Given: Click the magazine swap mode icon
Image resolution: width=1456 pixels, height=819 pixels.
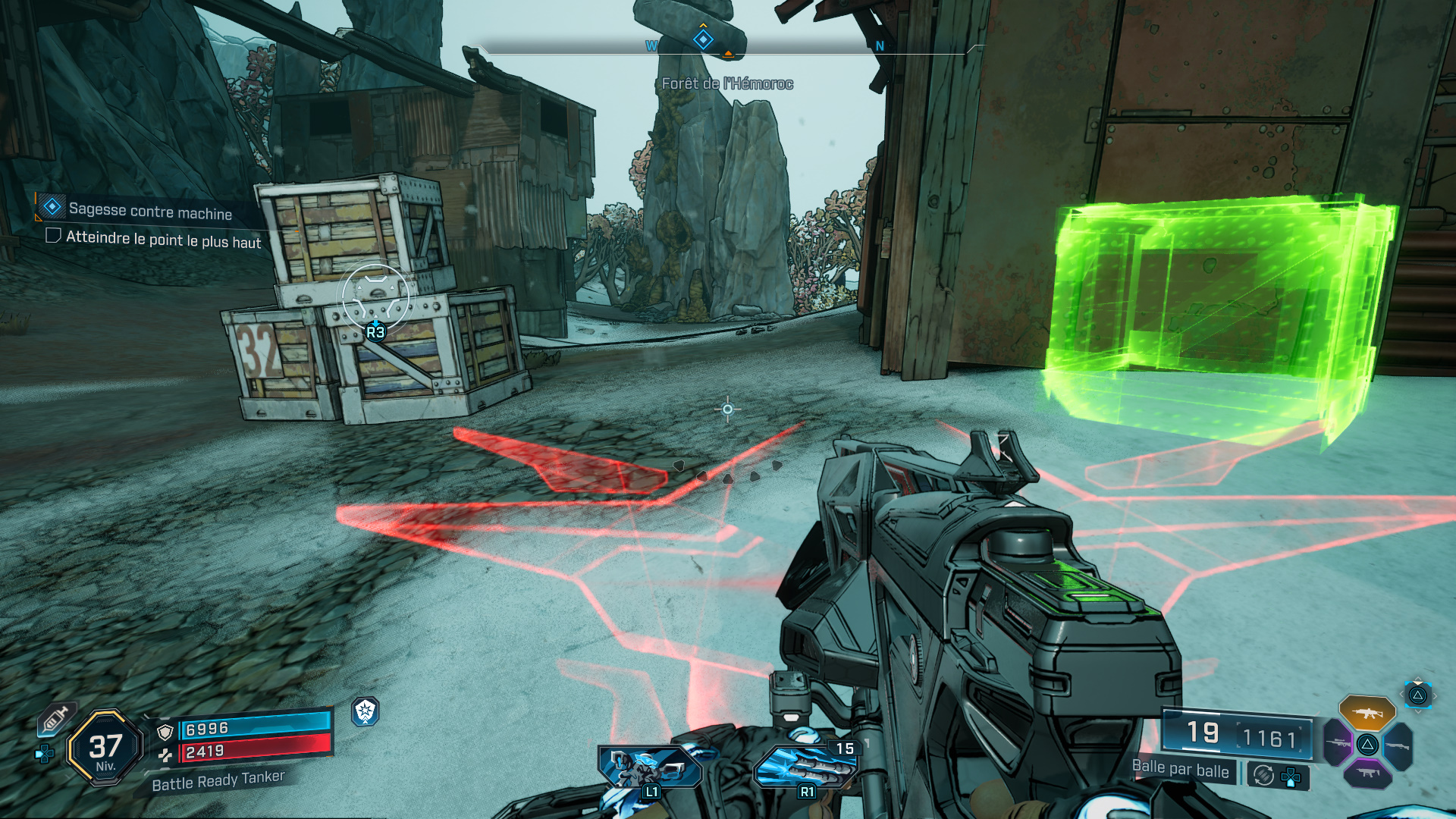Looking at the screenshot, I should tap(1263, 775).
